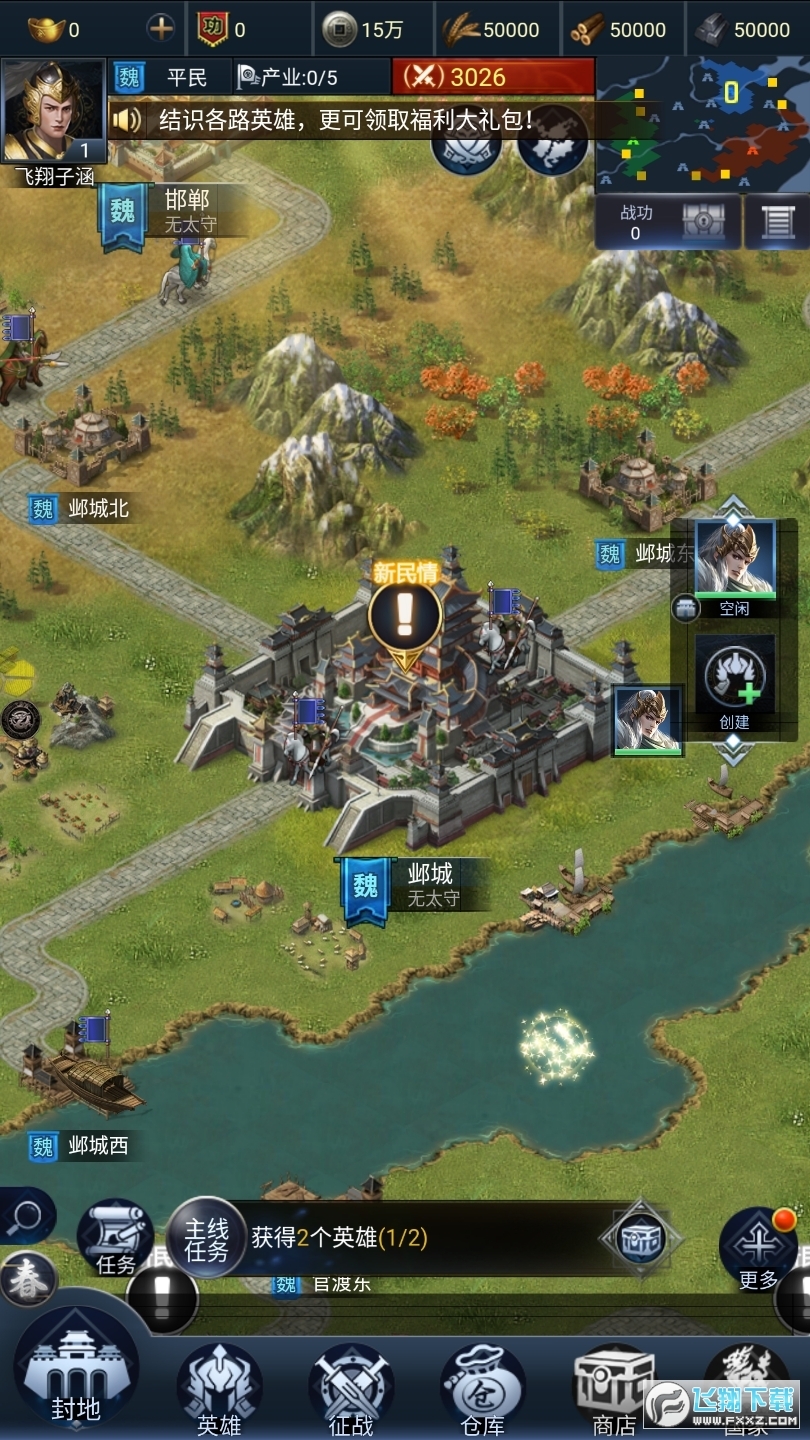The height and width of the screenshot is (1440, 810).
Task: Select the idle 空闲 hero portrait
Action: point(735,558)
